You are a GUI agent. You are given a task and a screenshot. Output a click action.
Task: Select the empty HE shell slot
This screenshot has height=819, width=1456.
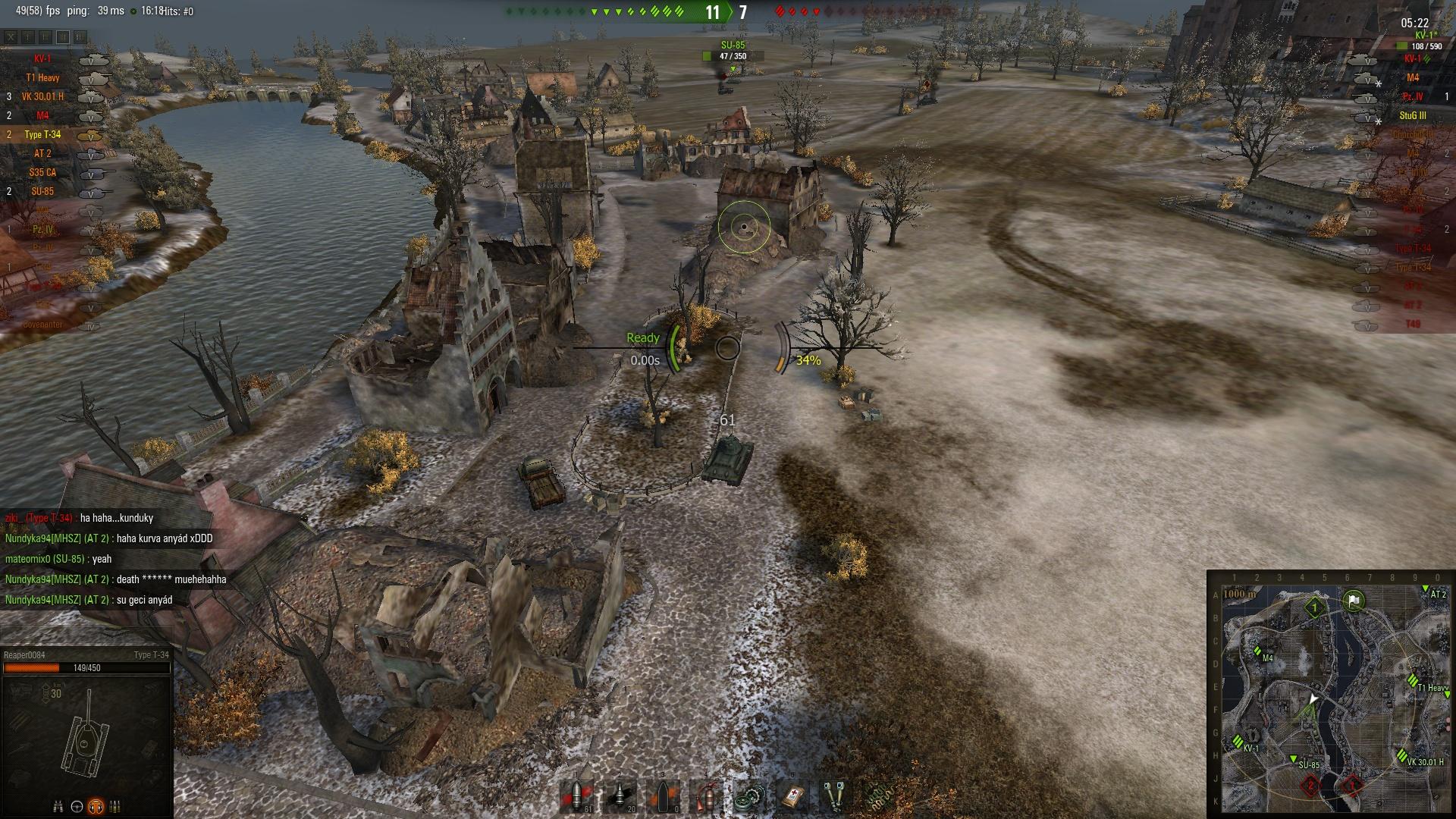pos(663,798)
